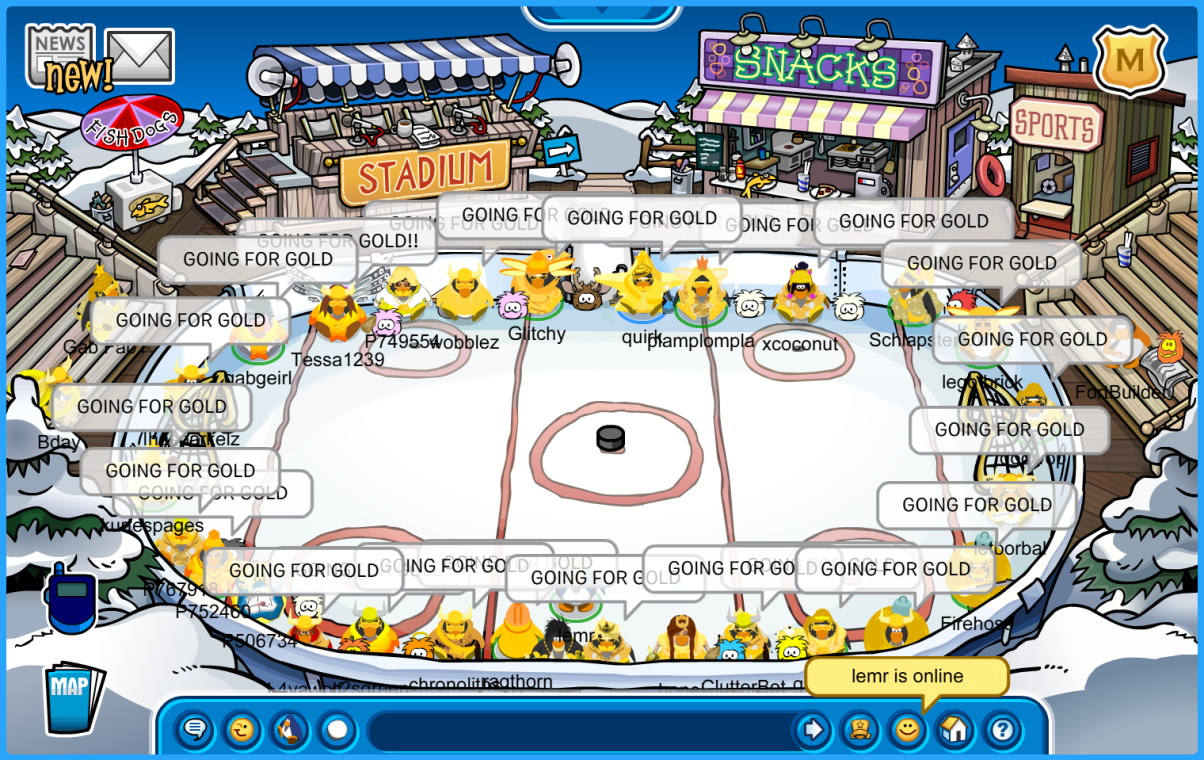Select the snowball throw button
This screenshot has height=760, width=1204.
(337, 730)
